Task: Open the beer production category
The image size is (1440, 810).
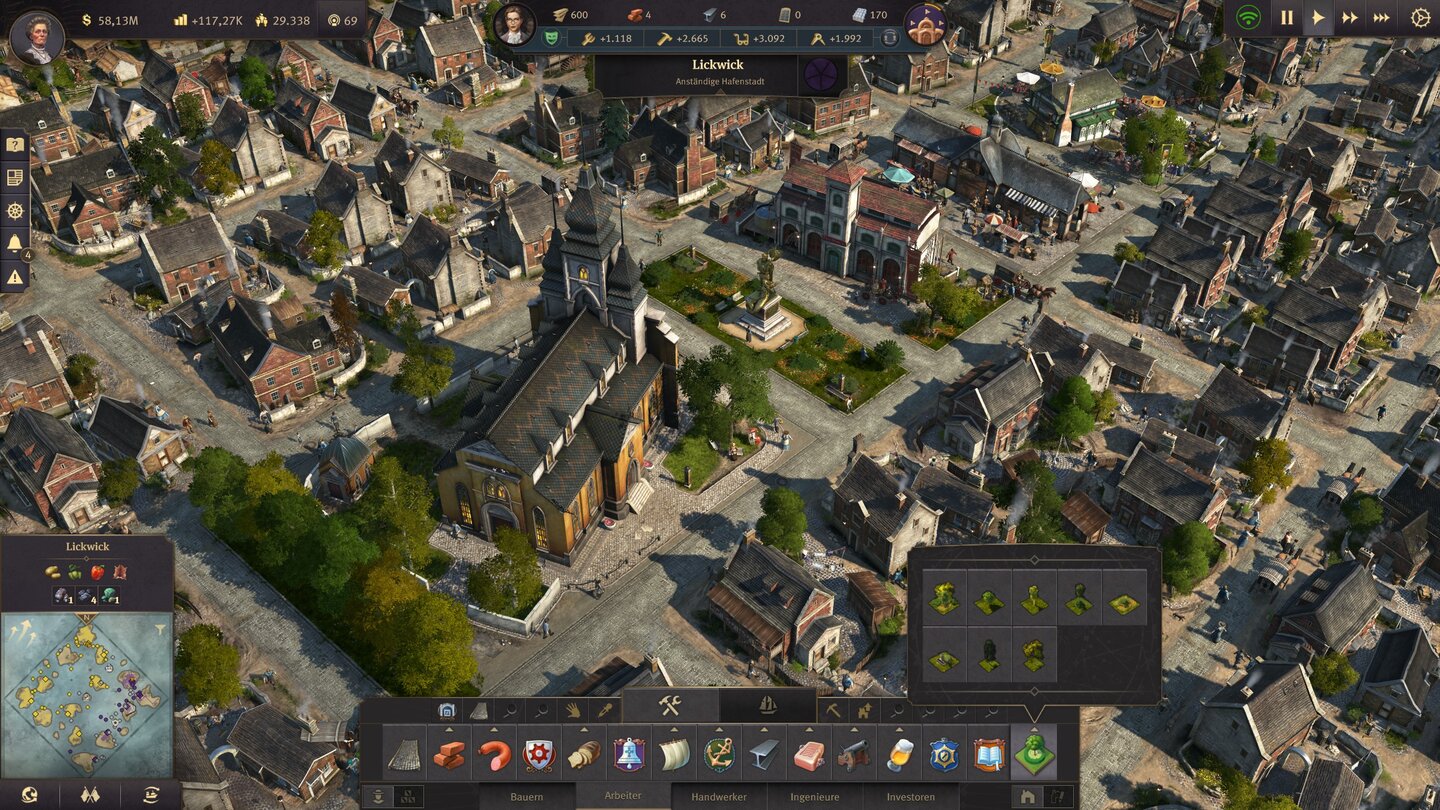Action: pos(899,755)
